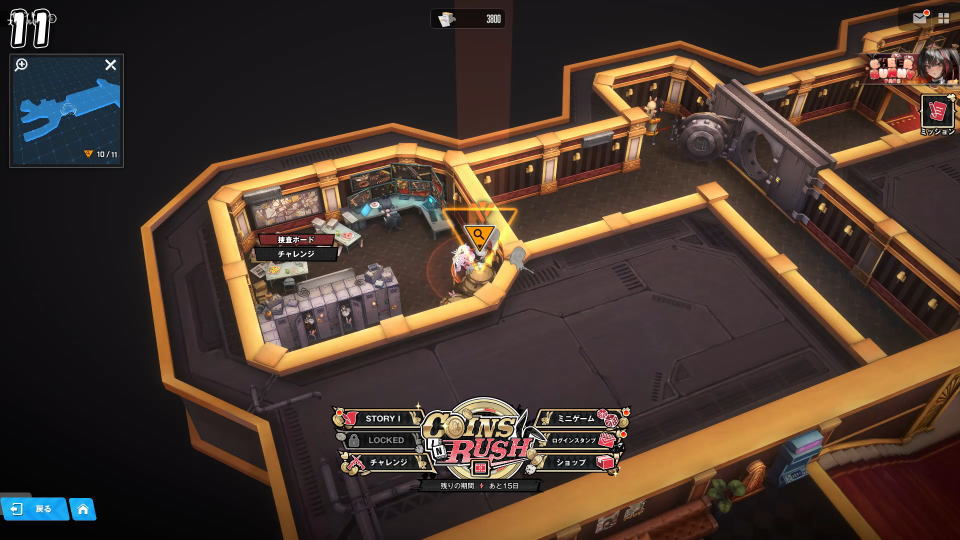Viewport: 960px width, 540px height.
Task: Select the orange magnifier investigation marker
Action: pyautogui.click(x=480, y=237)
